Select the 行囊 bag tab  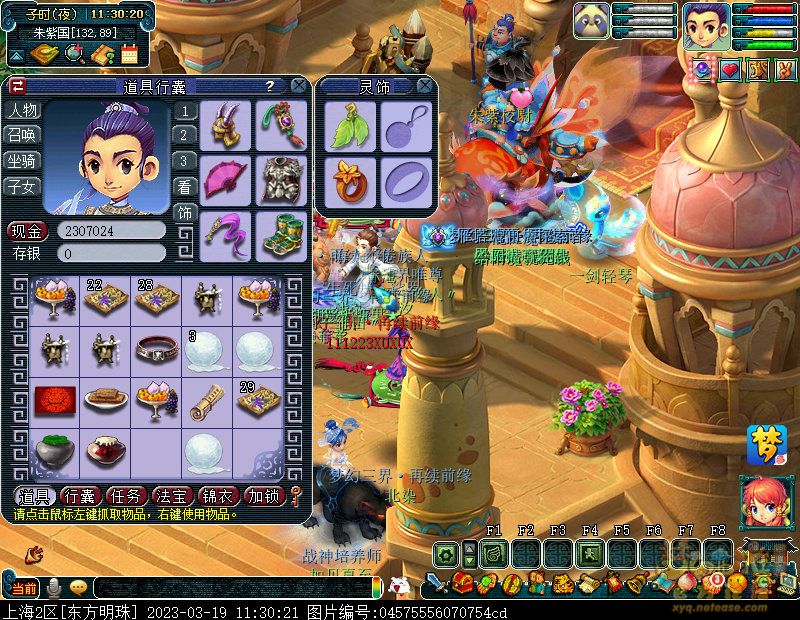point(79,496)
